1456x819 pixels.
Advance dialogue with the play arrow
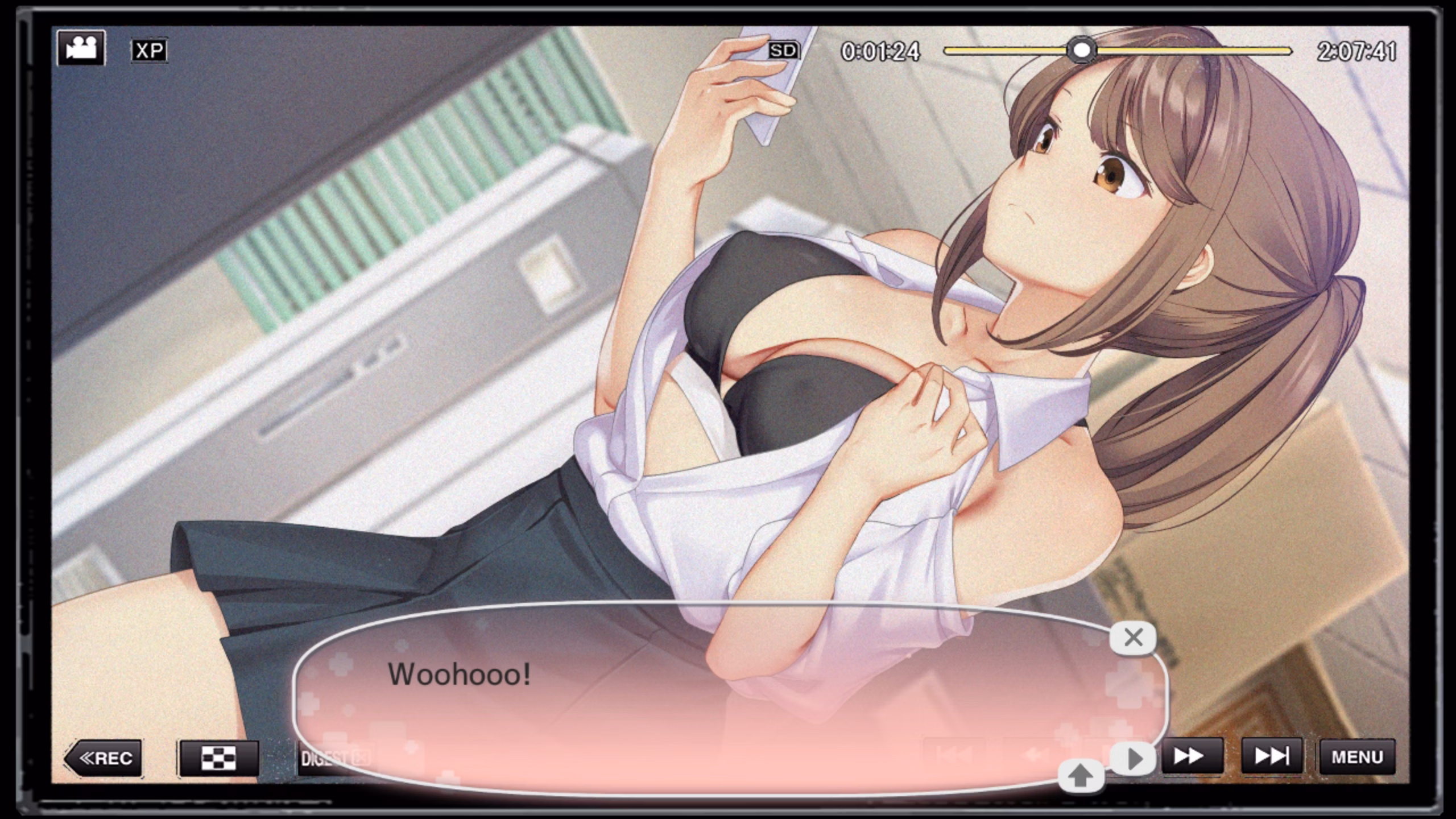click(x=1134, y=759)
